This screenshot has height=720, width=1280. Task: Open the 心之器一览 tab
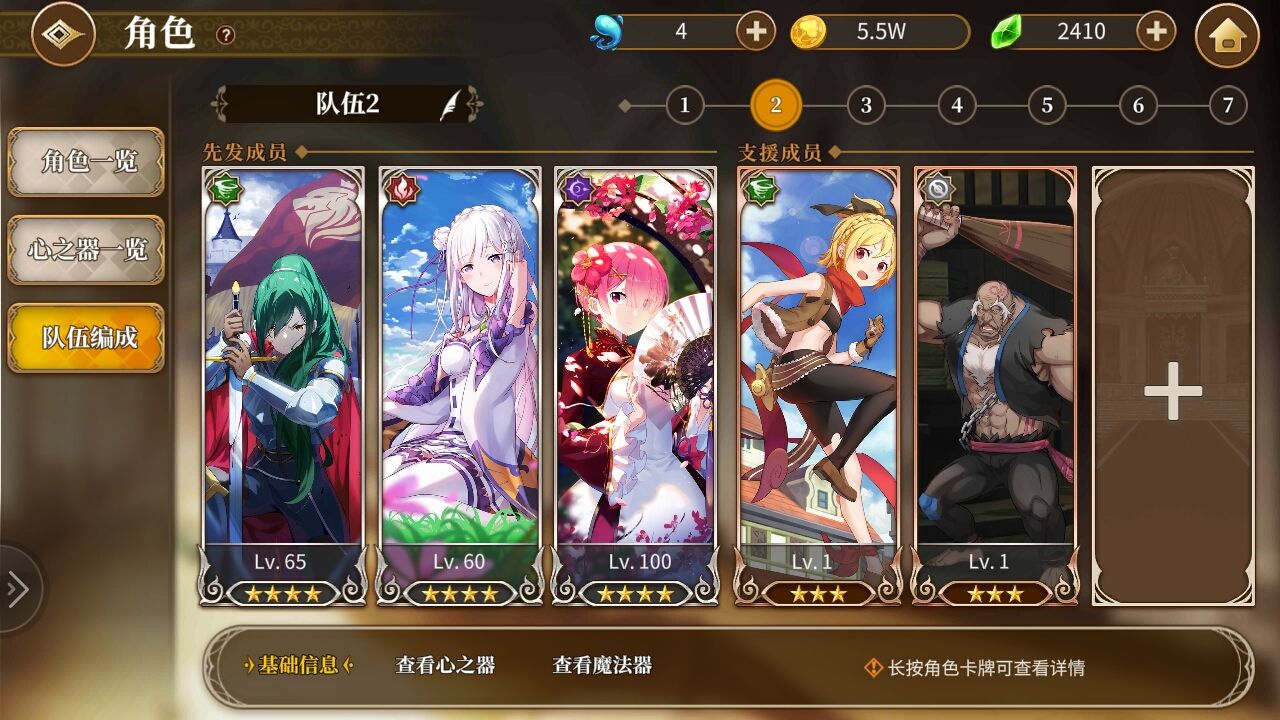(x=87, y=249)
